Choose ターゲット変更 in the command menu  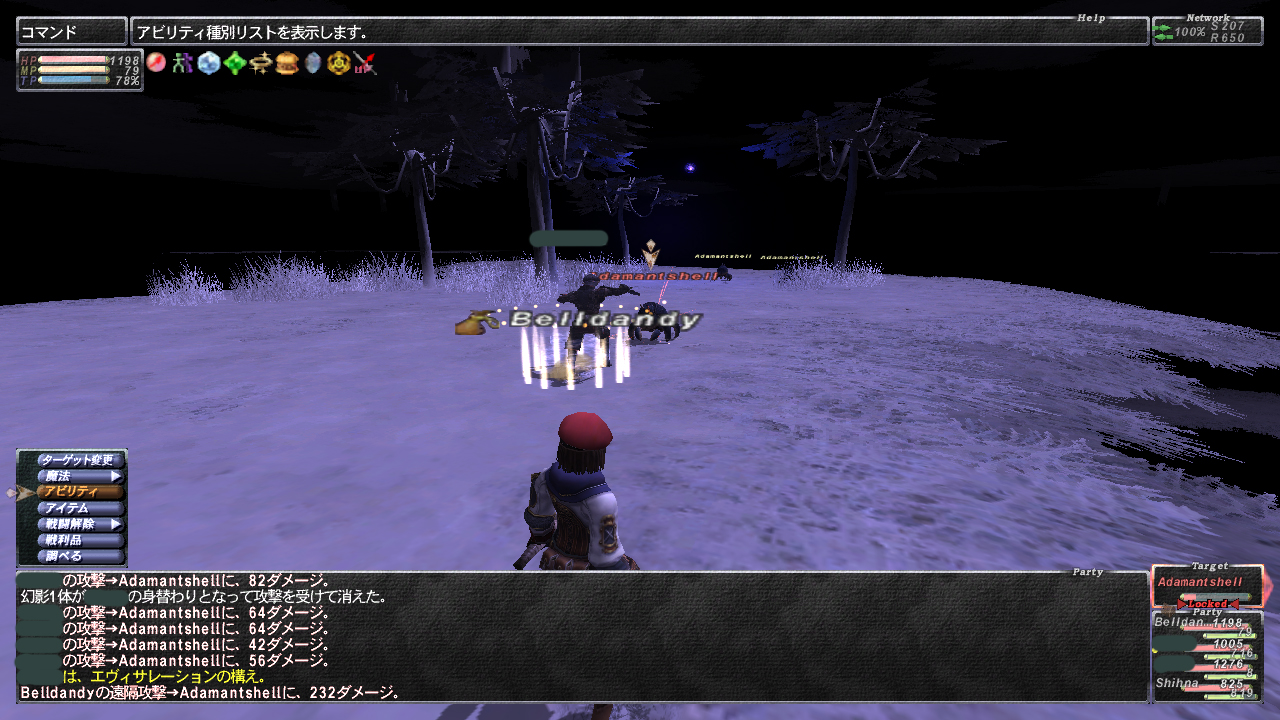[x=80, y=460]
